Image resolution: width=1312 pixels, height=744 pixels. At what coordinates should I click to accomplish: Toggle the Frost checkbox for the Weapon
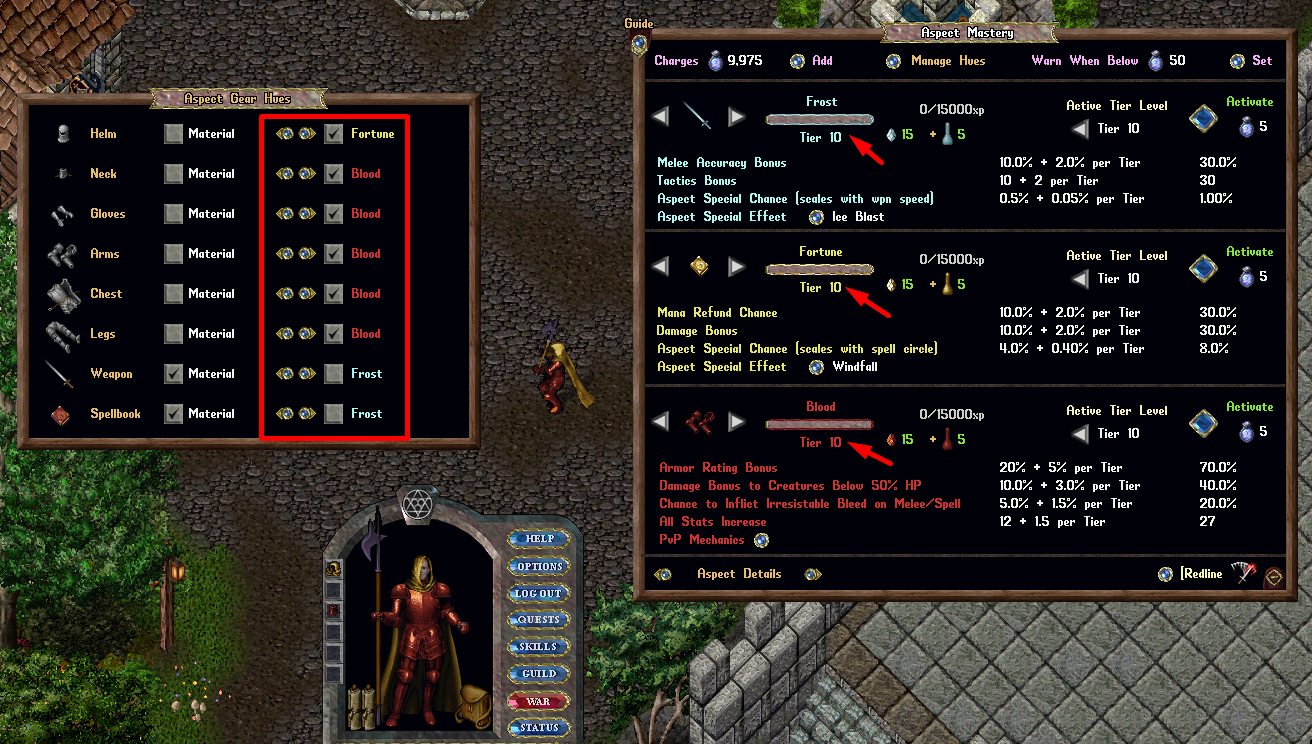click(x=333, y=373)
